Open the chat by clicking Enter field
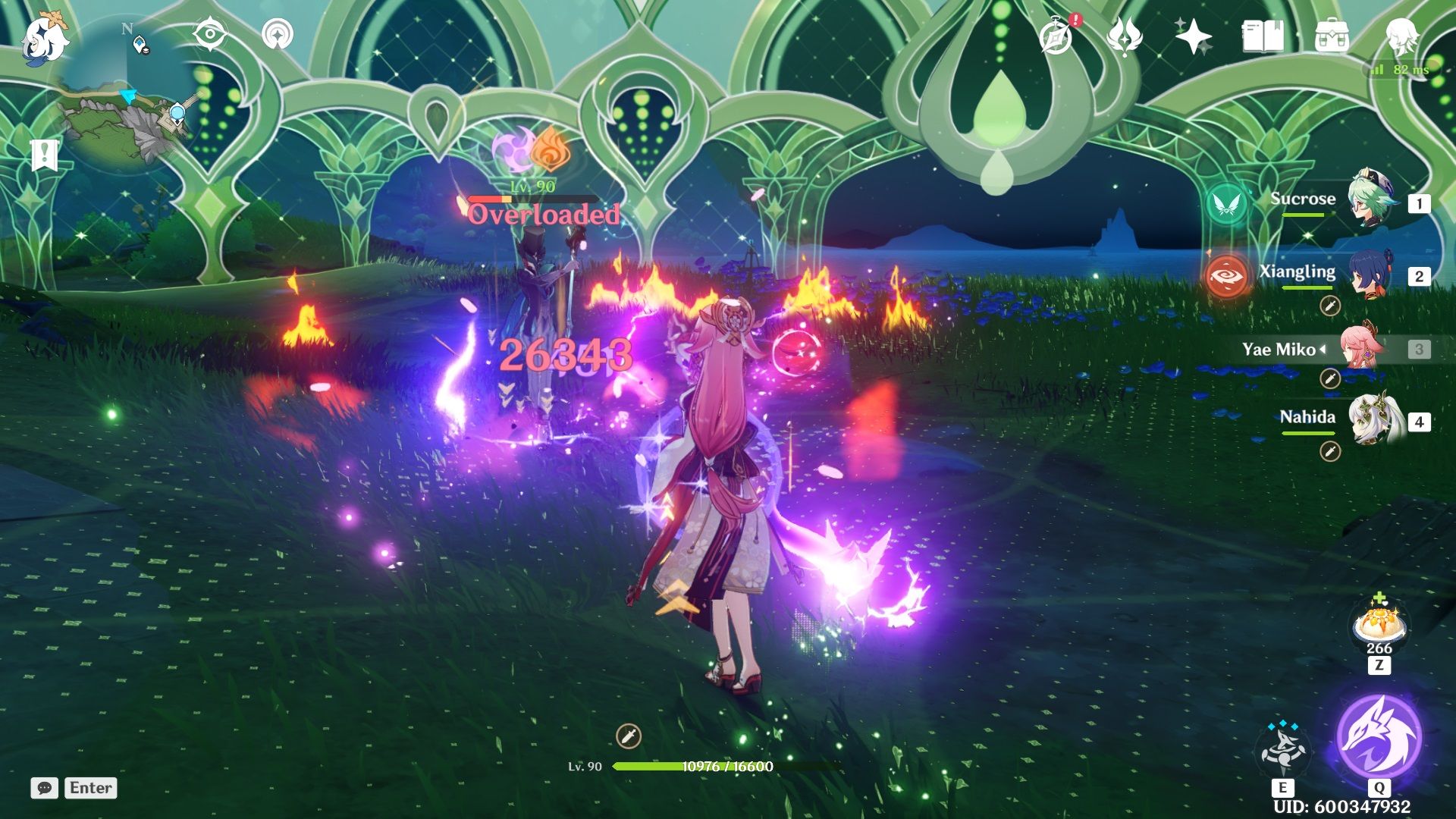The height and width of the screenshot is (819, 1456). (x=89, y=788)
